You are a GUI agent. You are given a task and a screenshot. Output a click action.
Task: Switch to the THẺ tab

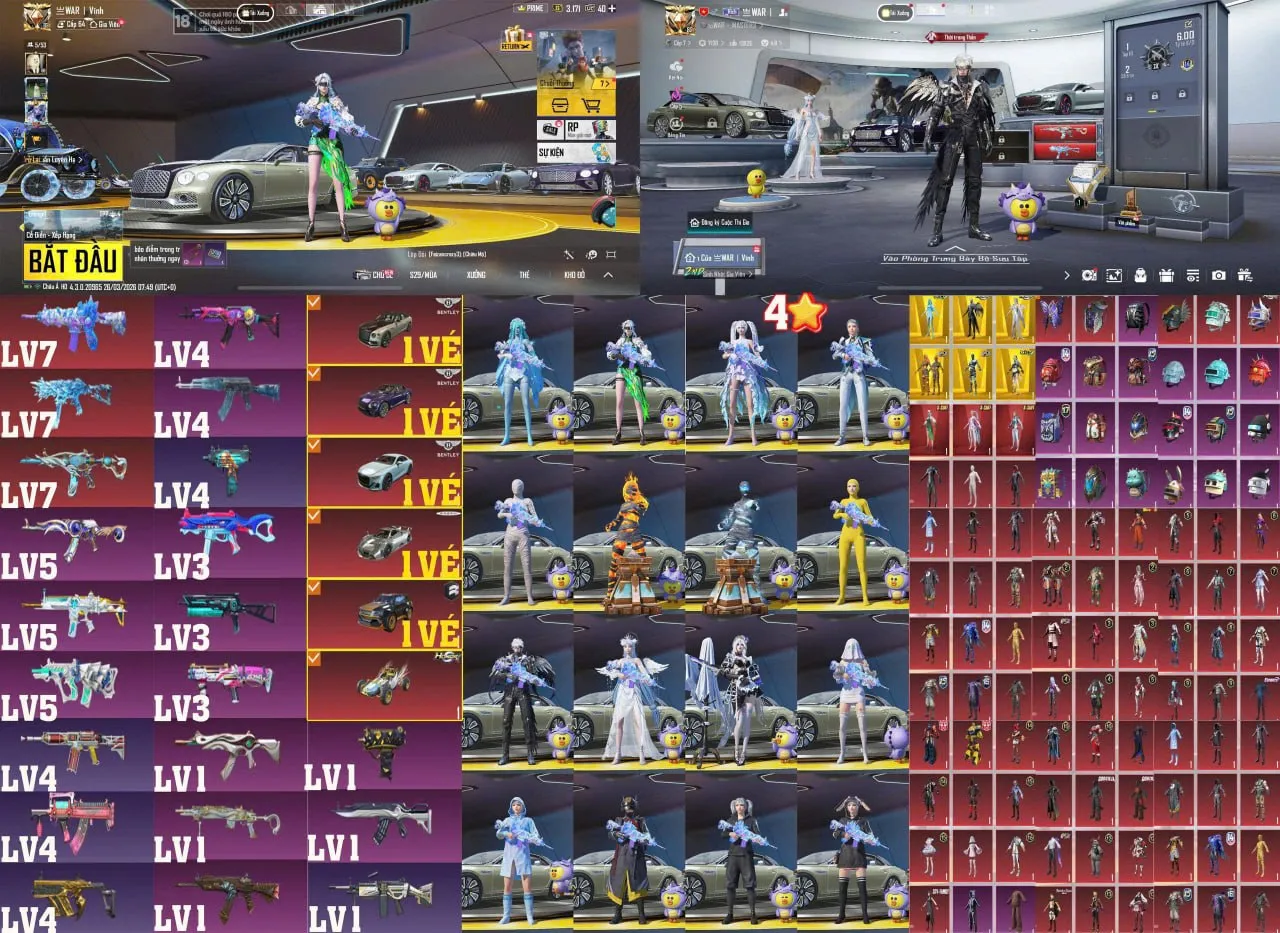click(523, 274)
